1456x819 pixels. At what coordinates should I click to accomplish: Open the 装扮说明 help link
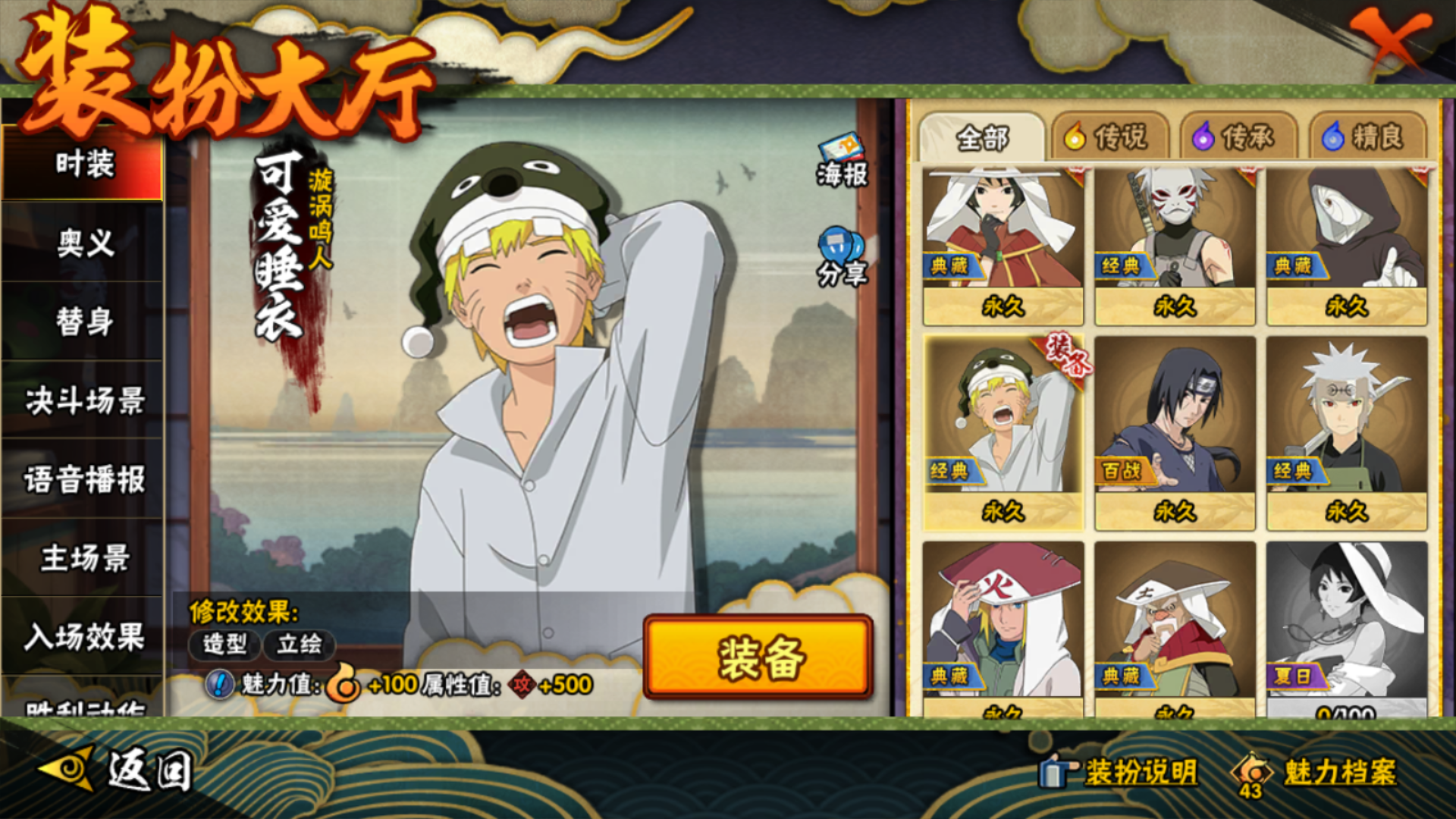(x=1121, y=773)
